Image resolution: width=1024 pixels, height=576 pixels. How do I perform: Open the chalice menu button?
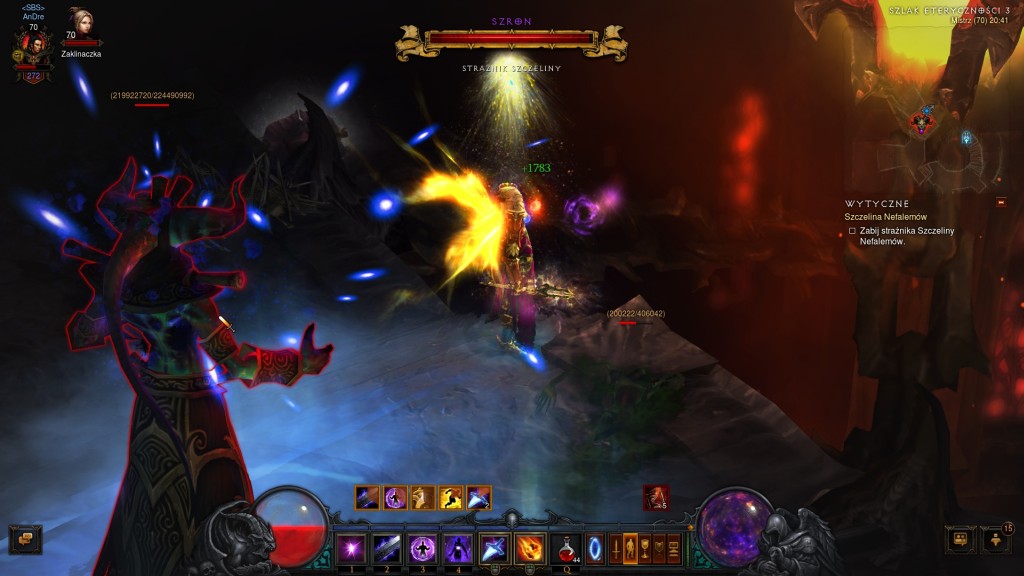645,548
